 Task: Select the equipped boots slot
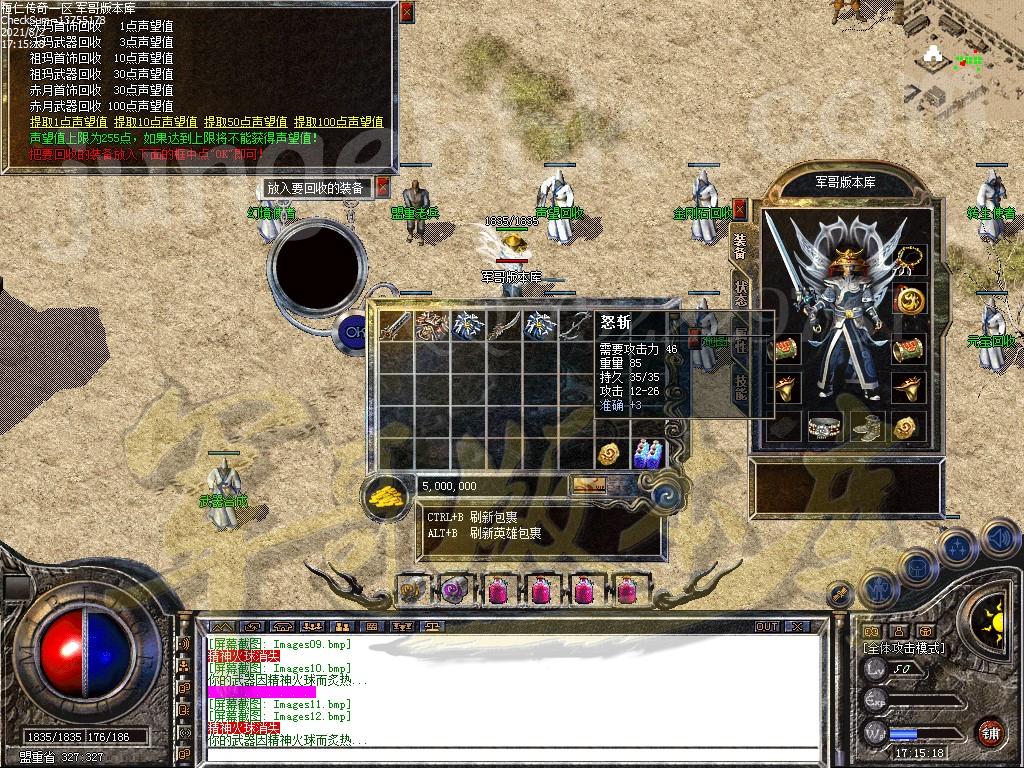[866, 427]
